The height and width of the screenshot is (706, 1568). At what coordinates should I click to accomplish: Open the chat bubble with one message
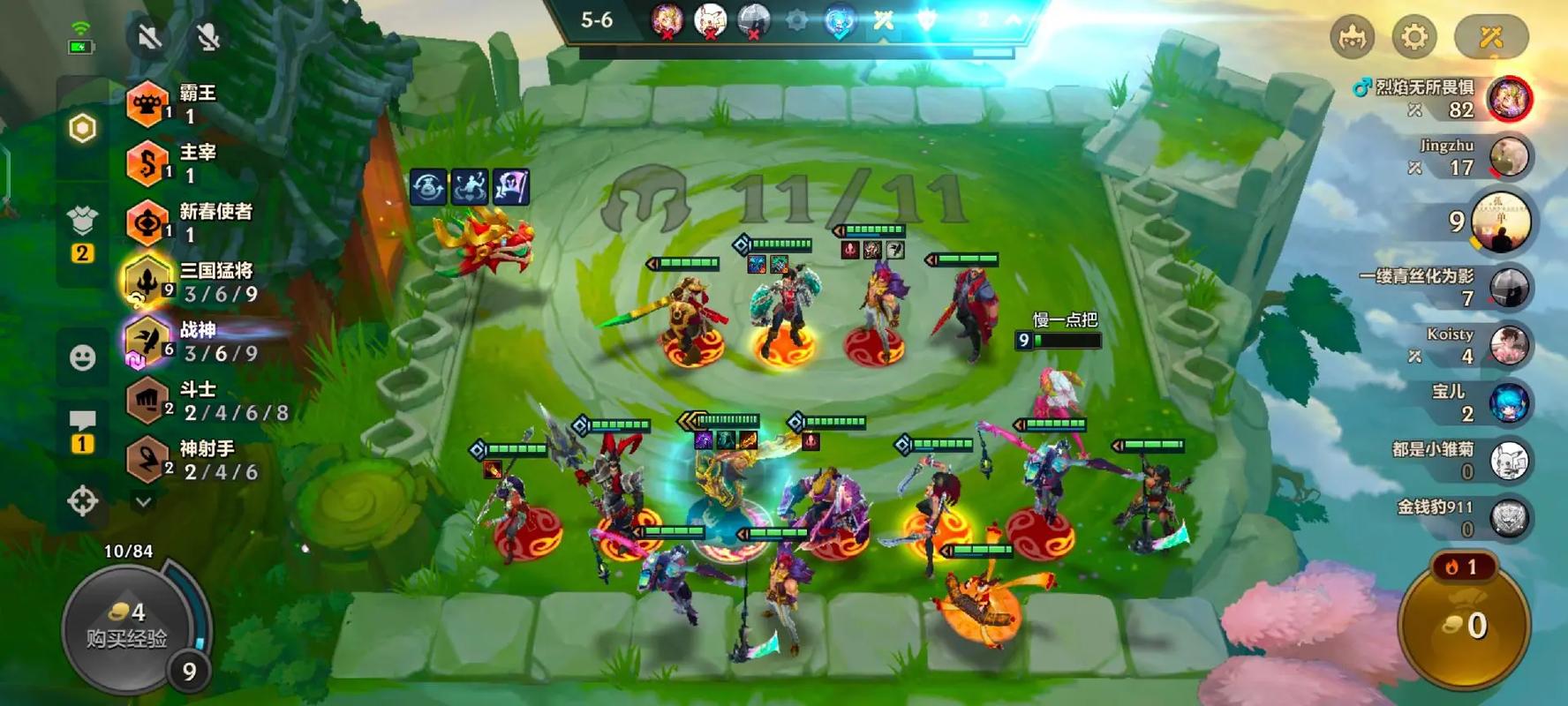click(x=82, y=430)
